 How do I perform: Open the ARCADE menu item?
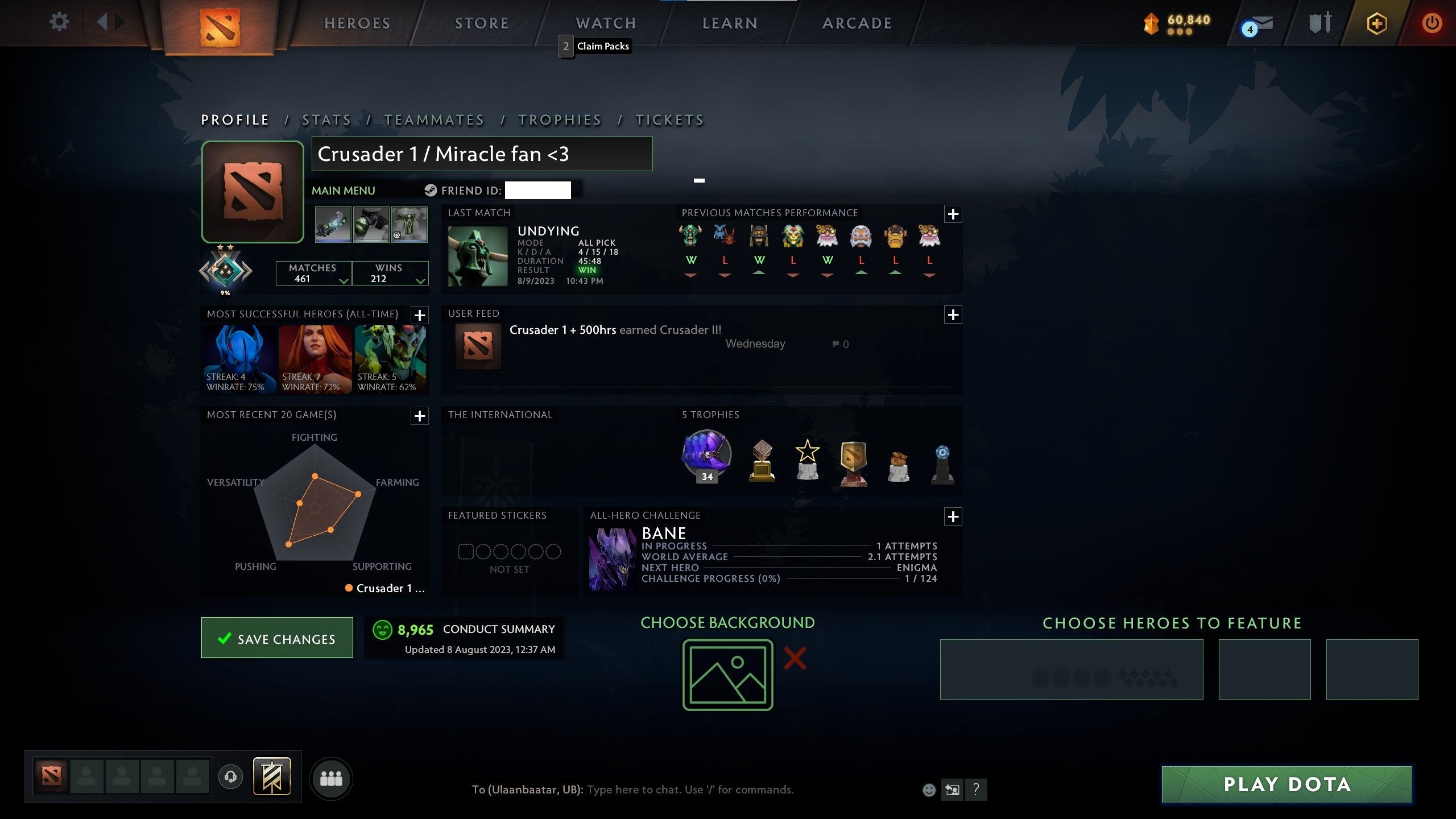click(857, 23)
